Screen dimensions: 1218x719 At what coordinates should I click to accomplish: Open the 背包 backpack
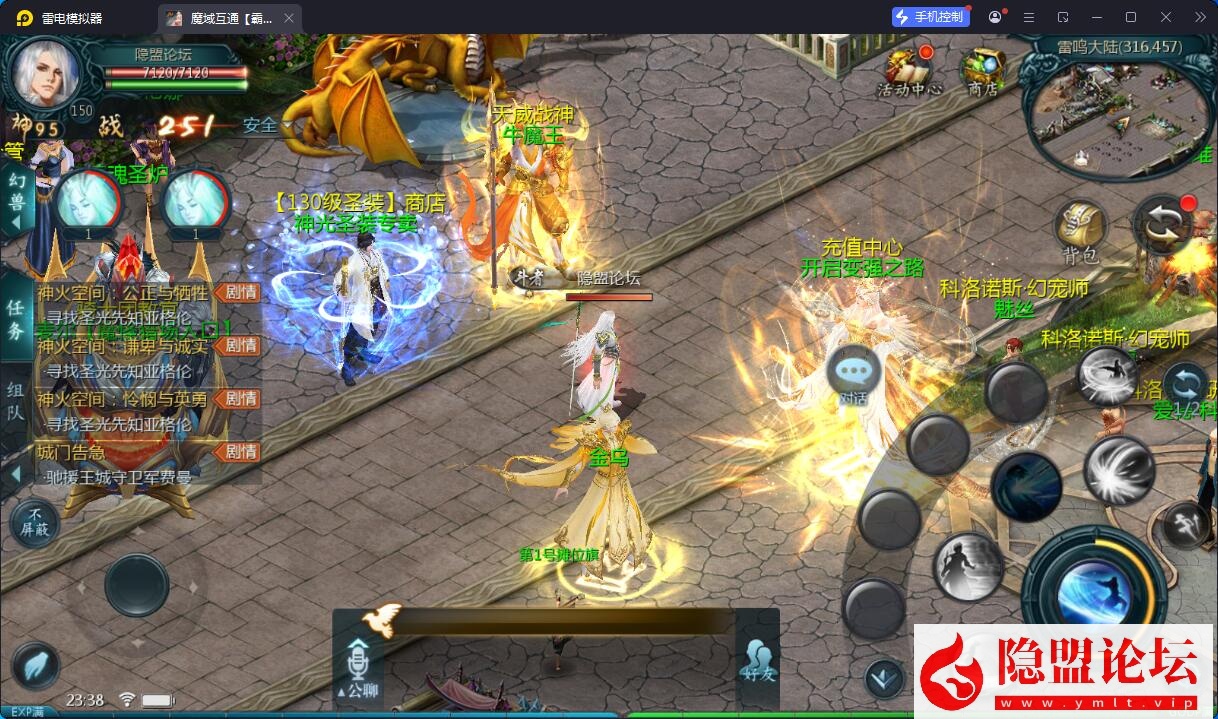pyautogui.click(x=1079, y=232)
